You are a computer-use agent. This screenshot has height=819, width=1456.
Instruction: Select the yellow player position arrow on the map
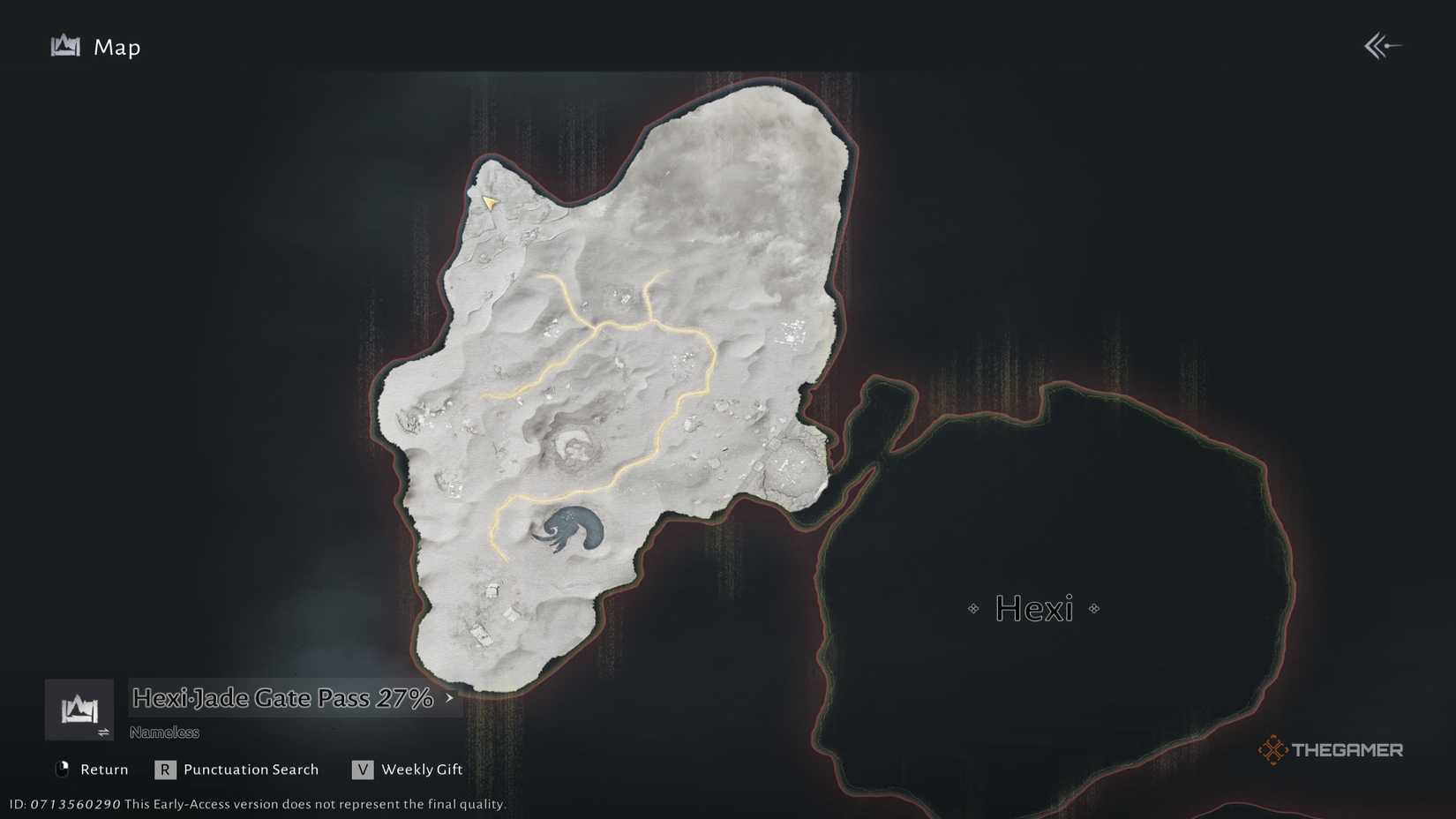[490, 203]
